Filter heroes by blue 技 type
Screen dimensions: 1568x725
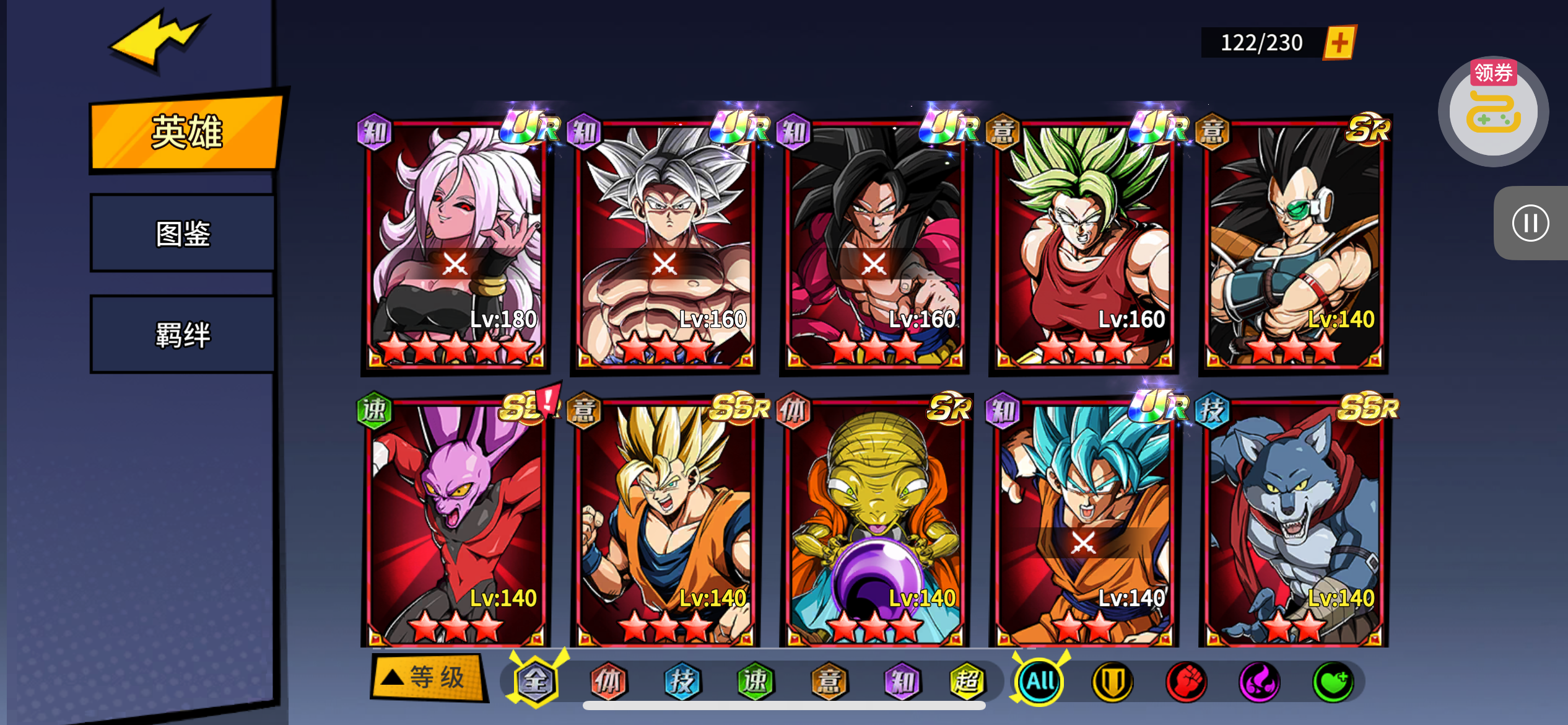[x=682, y=682]
